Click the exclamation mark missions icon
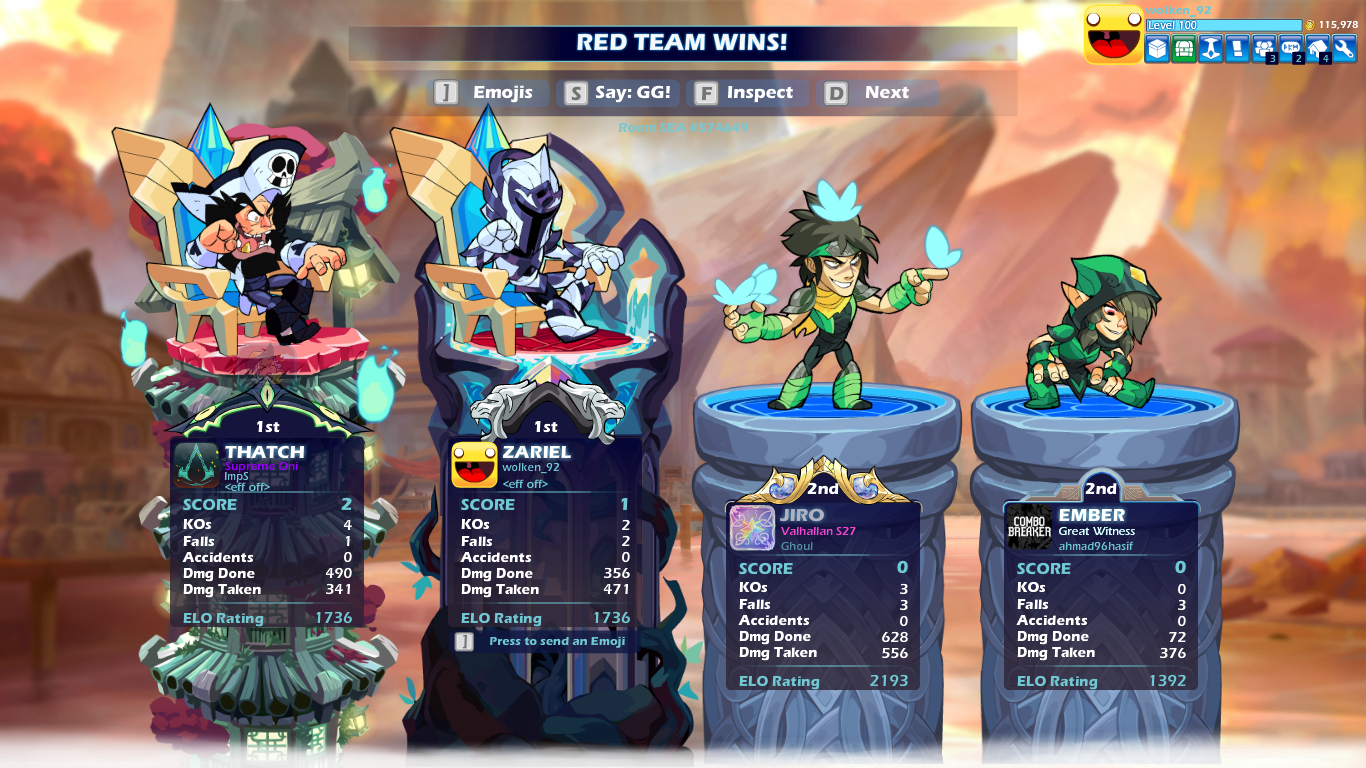Screen dimensions: 1366x768 coord(1238,47)
